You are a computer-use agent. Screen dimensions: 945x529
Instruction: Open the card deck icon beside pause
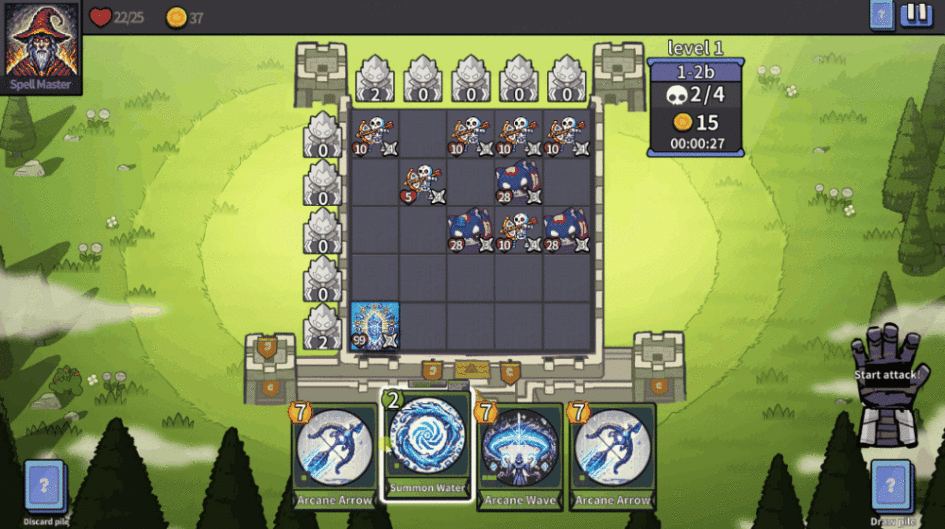pyautogui.click(x=881, y=15)
